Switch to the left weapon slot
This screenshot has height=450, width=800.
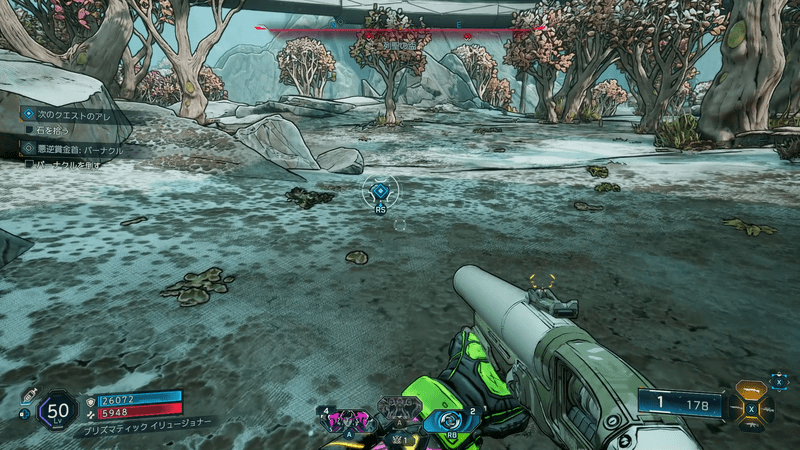point(734,407)
